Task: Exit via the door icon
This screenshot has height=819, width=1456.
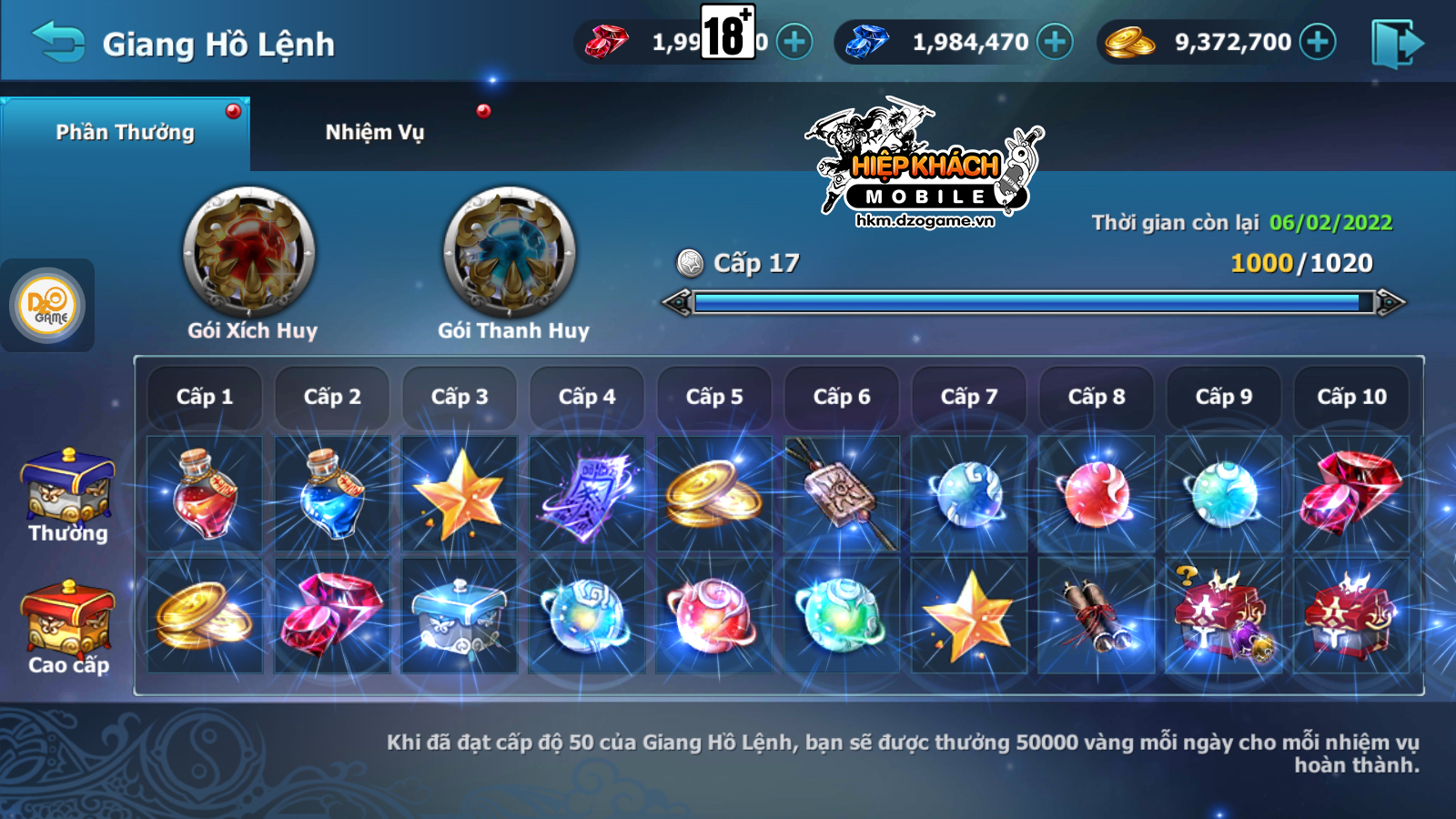Action: click(x=1397, y=44)
